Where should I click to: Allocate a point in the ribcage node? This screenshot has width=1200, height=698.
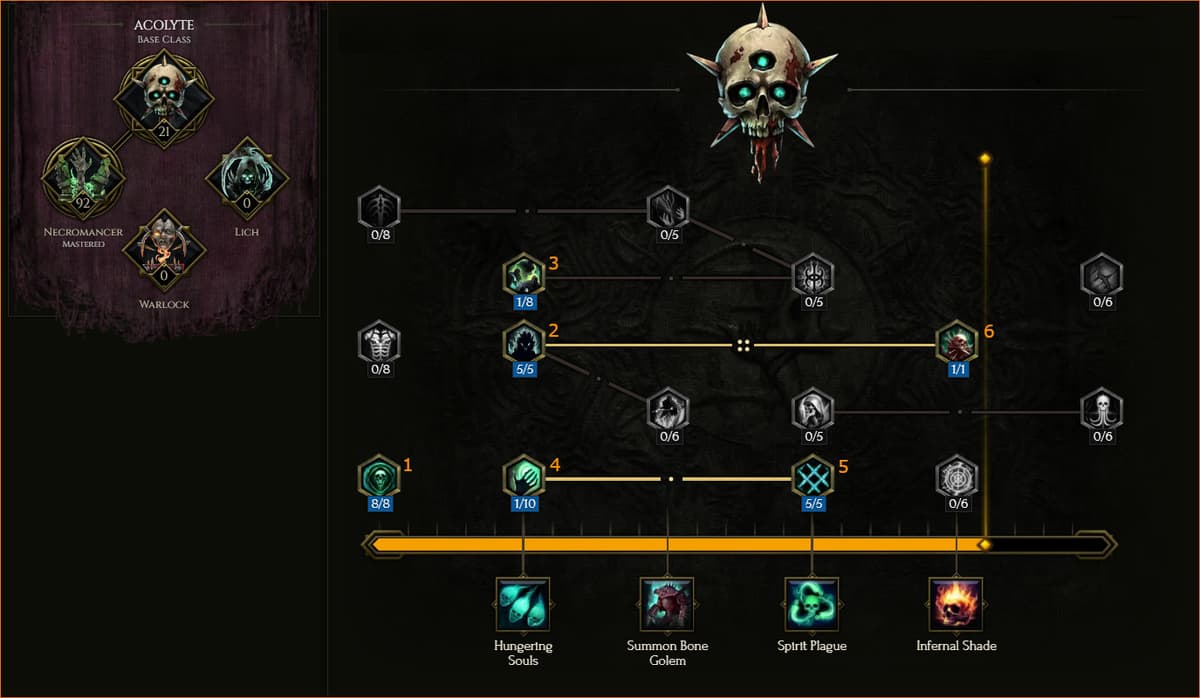(380, 341)
